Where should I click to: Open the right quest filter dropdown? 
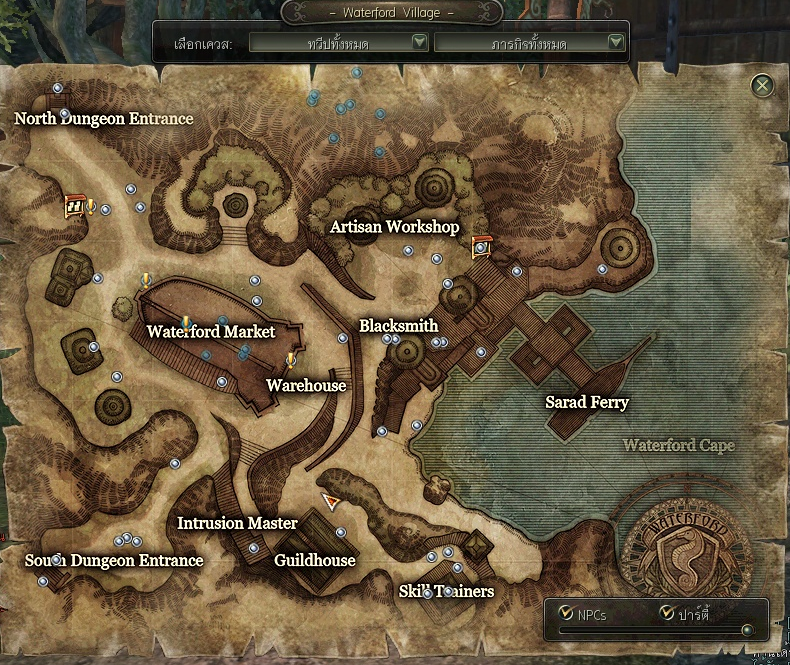530,43
